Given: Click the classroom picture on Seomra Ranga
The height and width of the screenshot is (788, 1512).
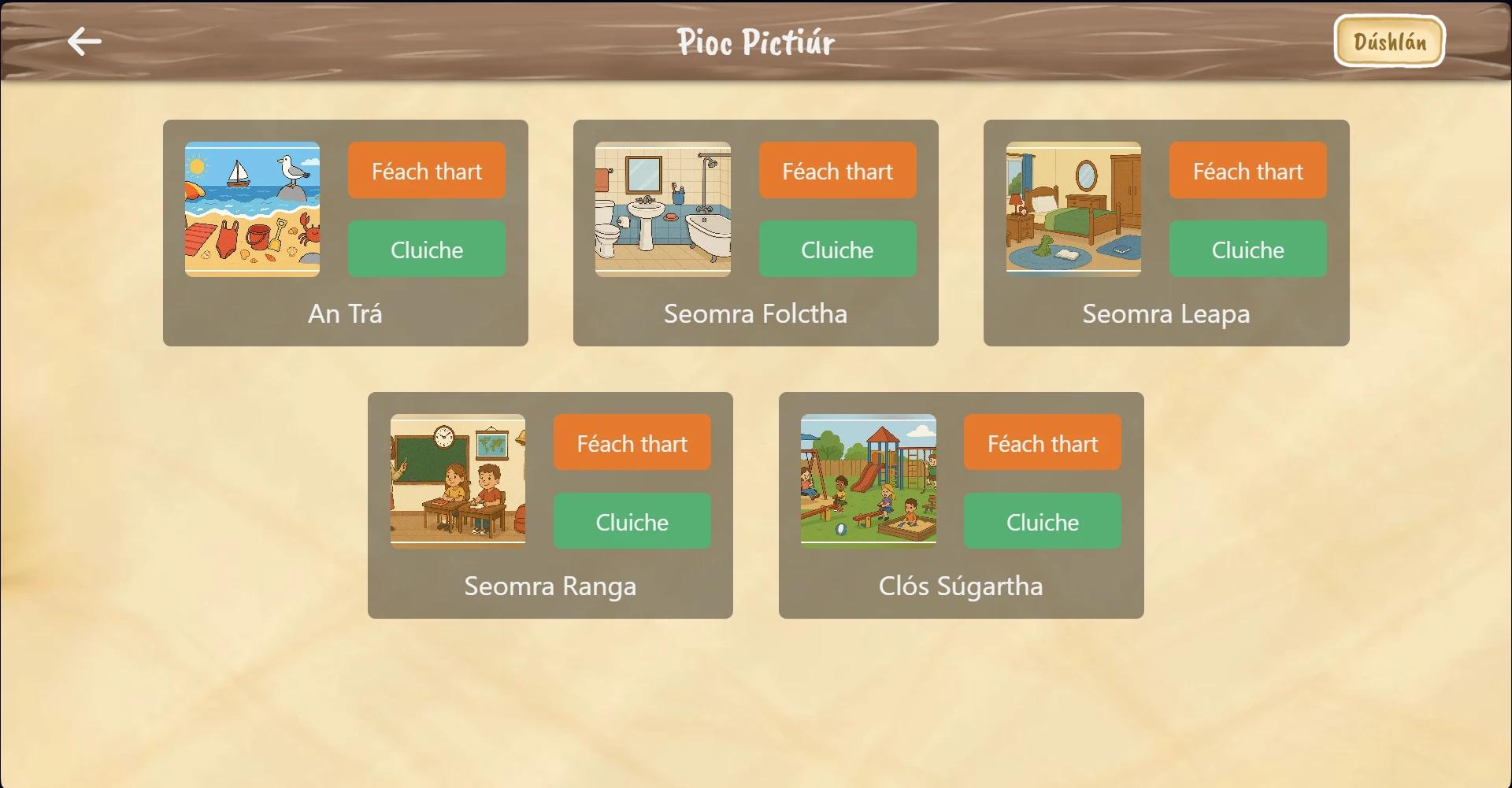Looking at the screenshot, I should point(458,480).
